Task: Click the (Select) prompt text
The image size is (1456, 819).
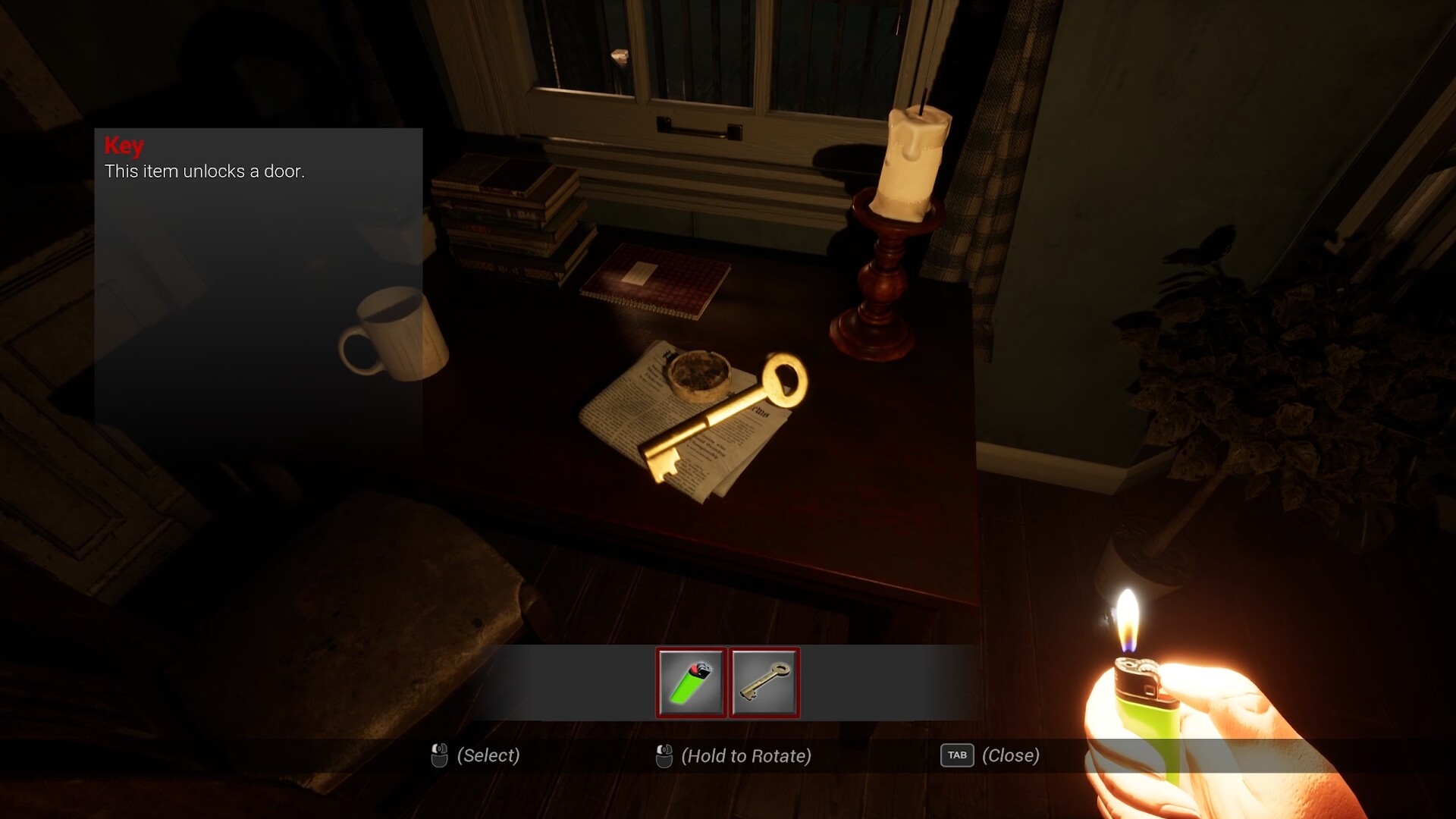Action: pos(488,755)
